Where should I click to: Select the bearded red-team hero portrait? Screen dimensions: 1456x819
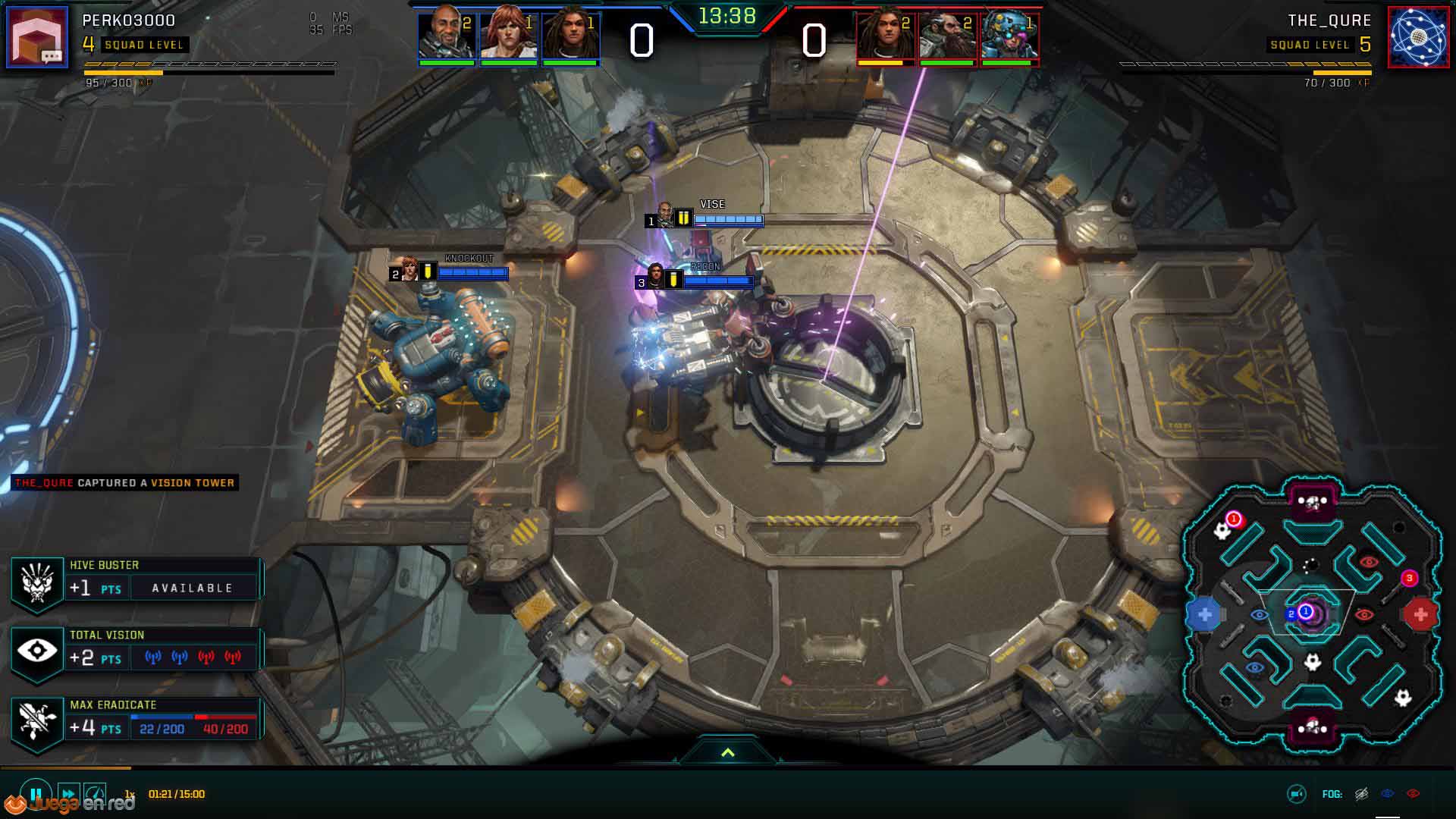tap(947, 36)
